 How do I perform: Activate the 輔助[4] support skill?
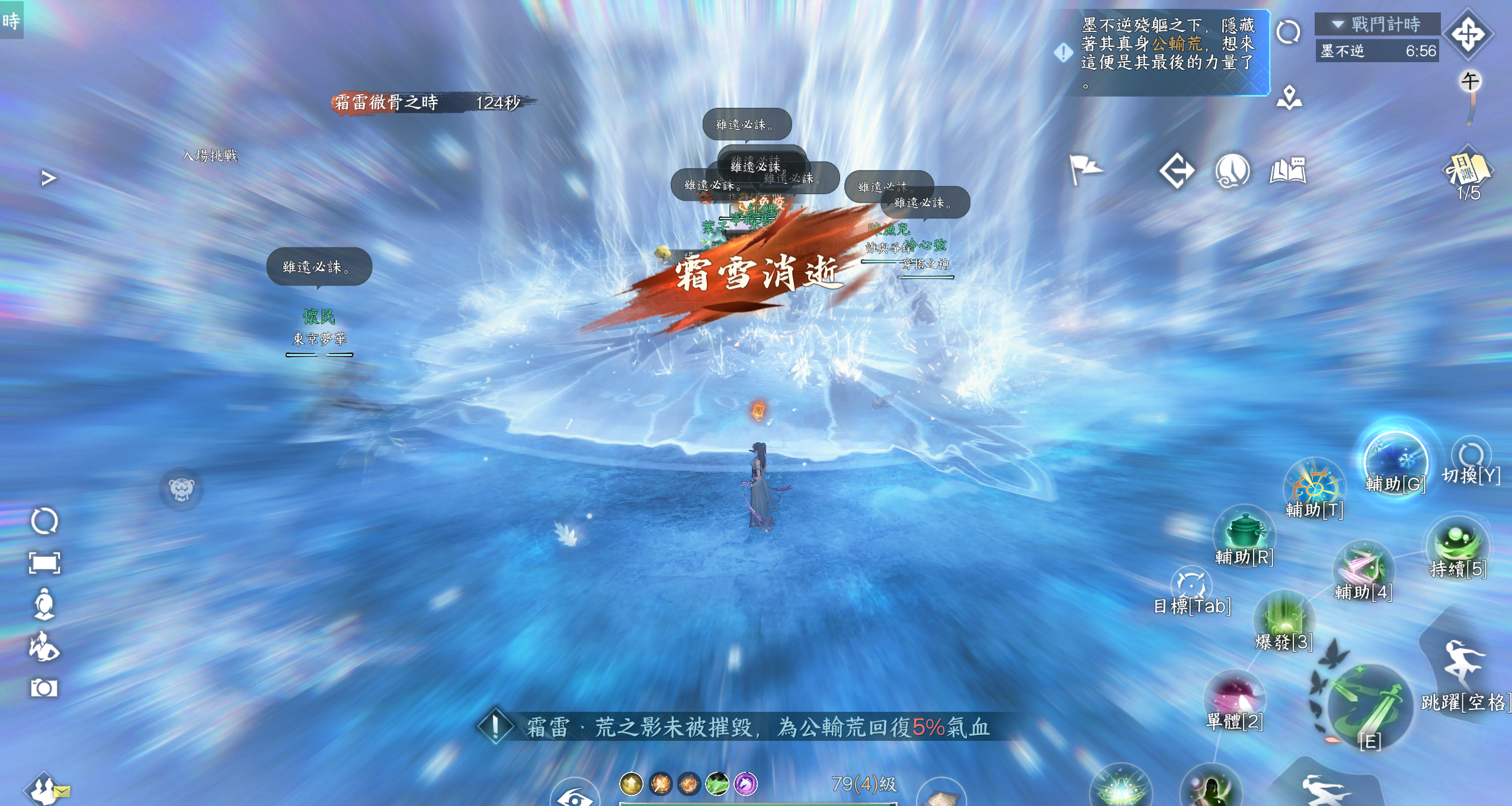click(1363, 567)
